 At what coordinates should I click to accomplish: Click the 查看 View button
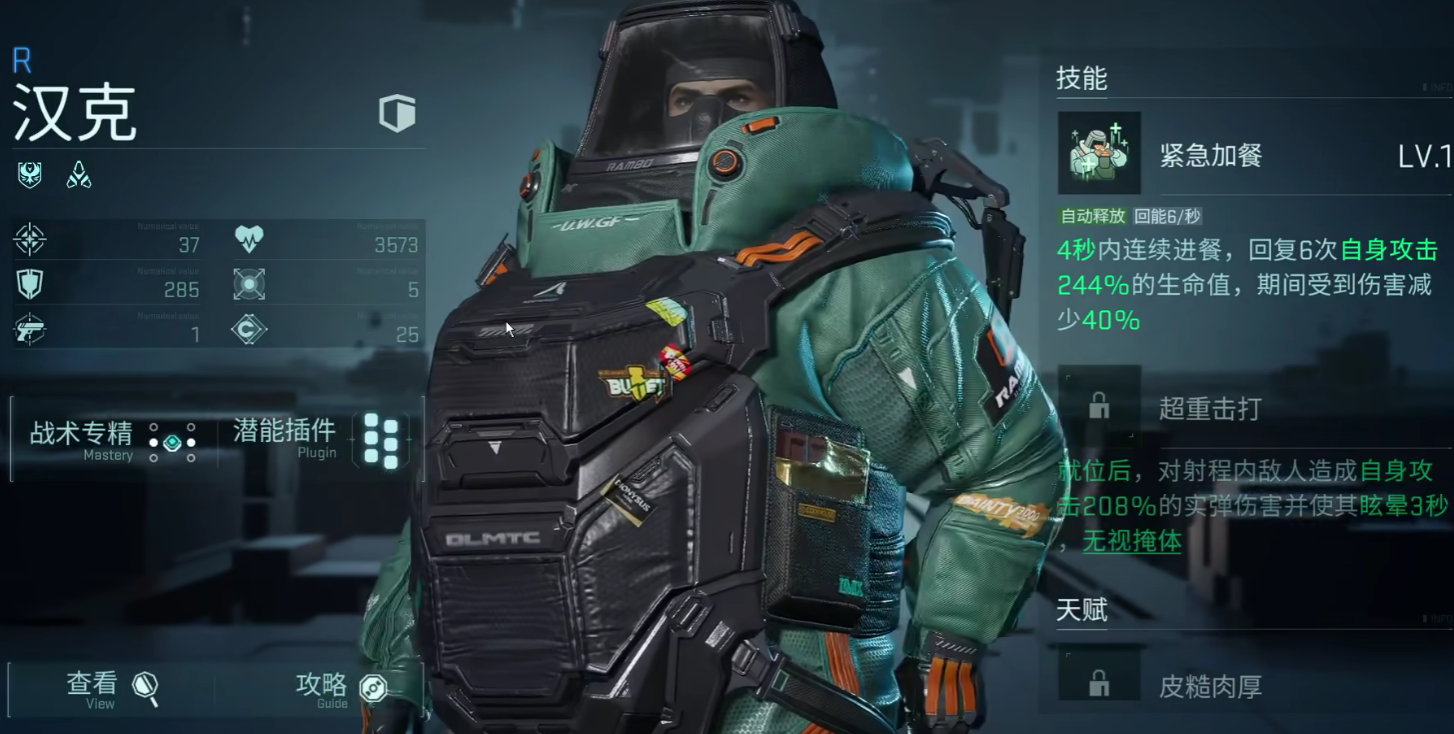click(x=111, y=688)
